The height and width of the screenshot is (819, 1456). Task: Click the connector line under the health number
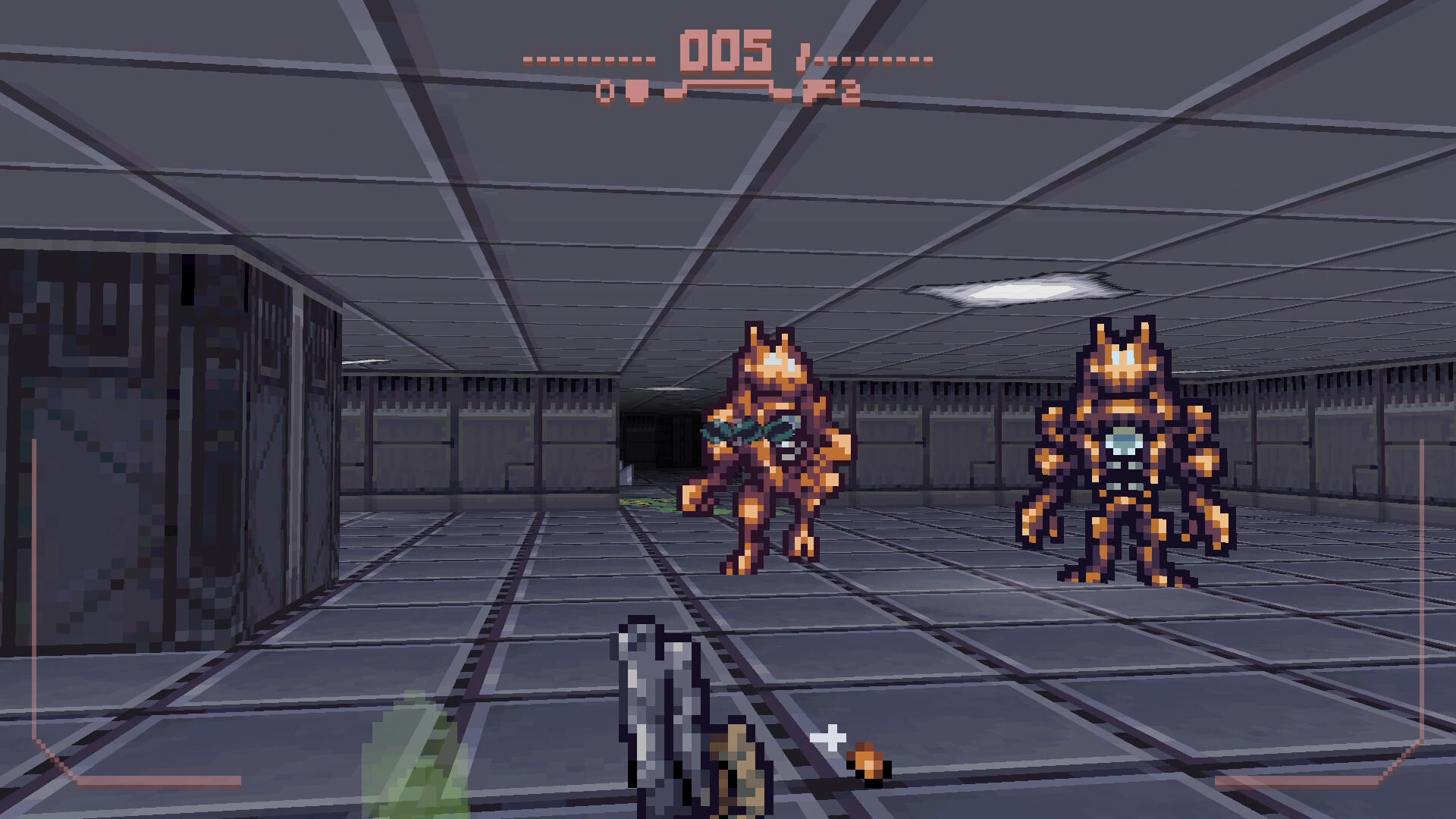tap(728, 82)
